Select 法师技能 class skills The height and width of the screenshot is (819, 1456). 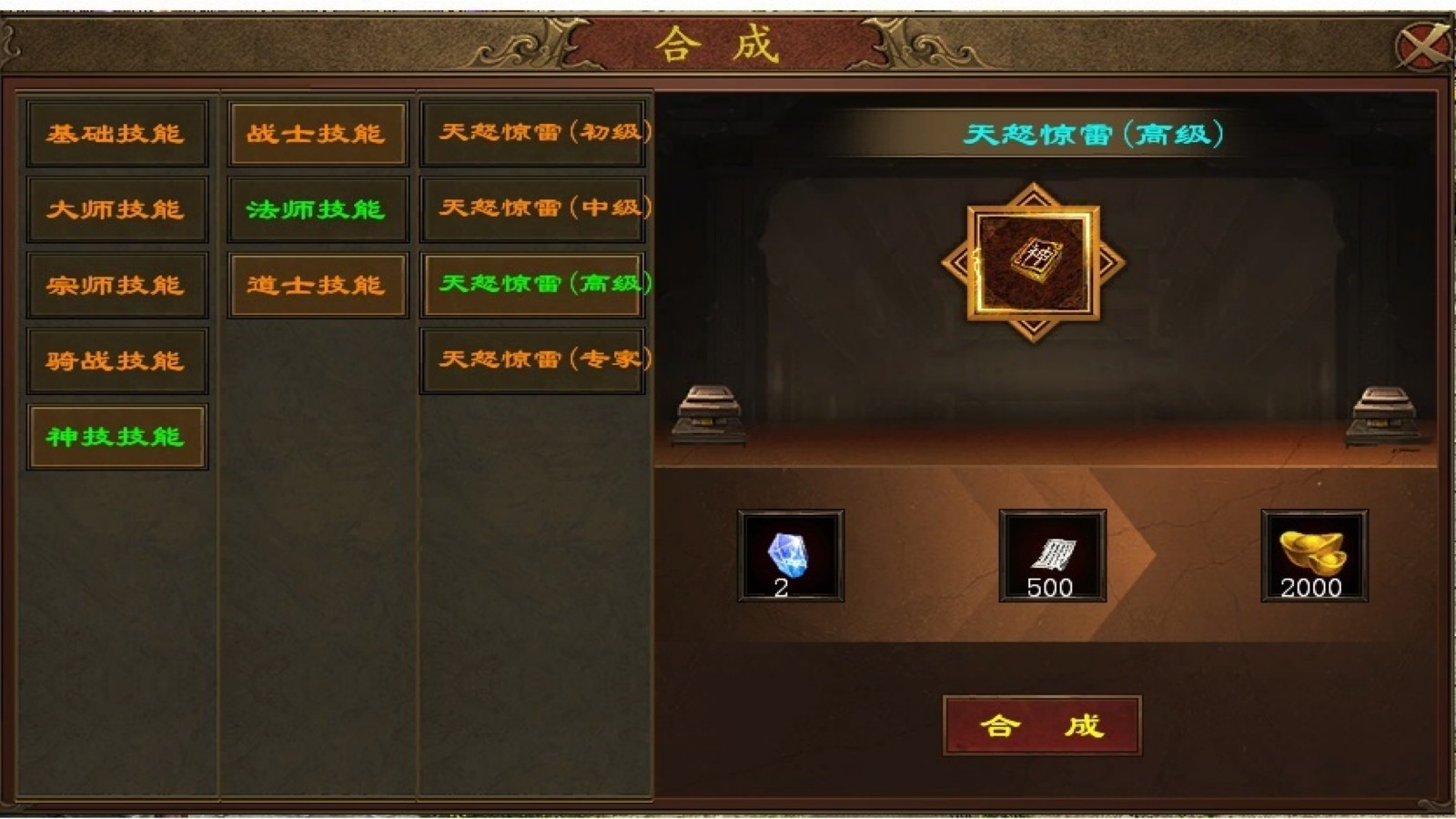click(x=316, y=208)
